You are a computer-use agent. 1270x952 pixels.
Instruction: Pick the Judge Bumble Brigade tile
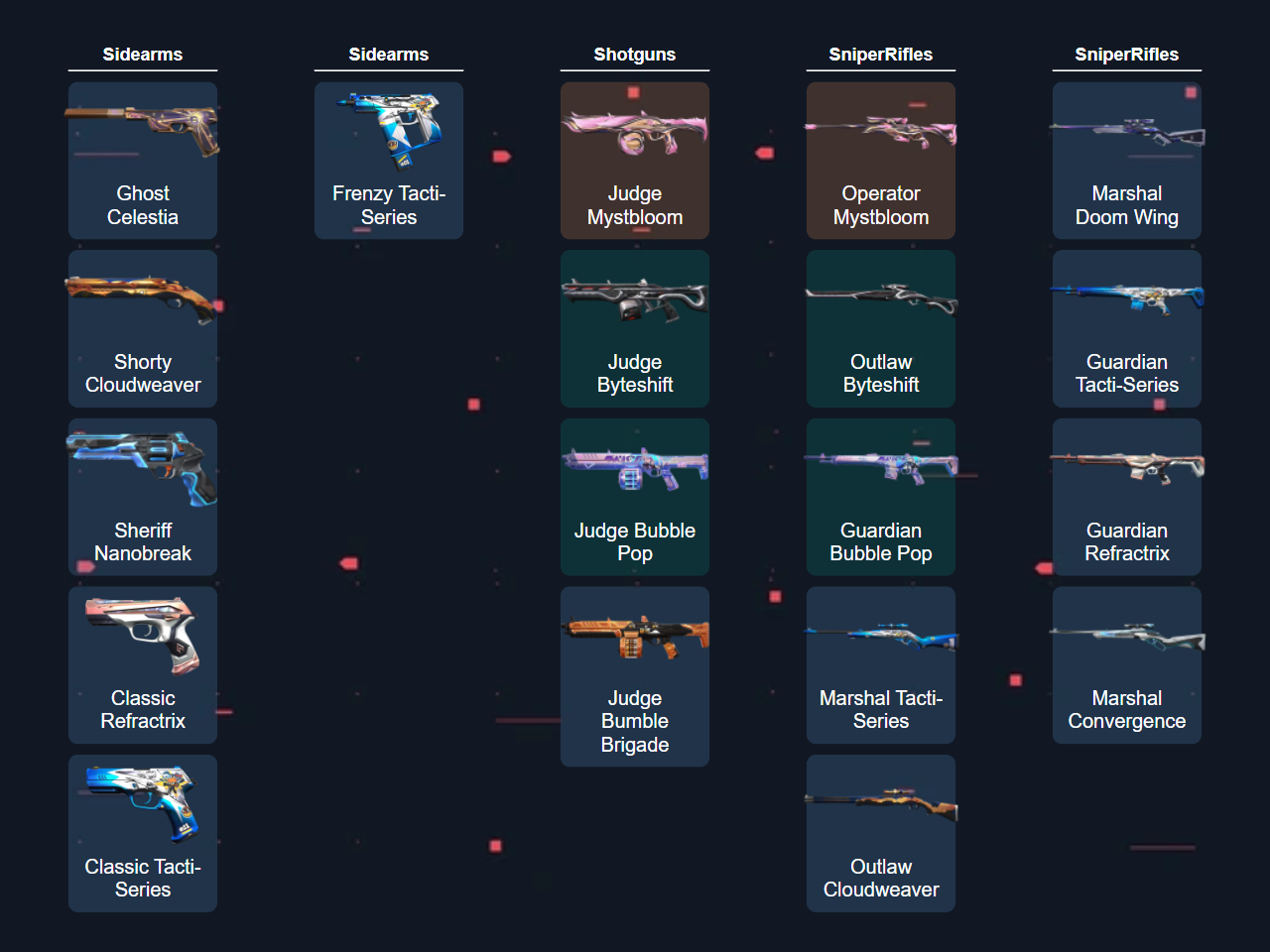click(635, 676)
